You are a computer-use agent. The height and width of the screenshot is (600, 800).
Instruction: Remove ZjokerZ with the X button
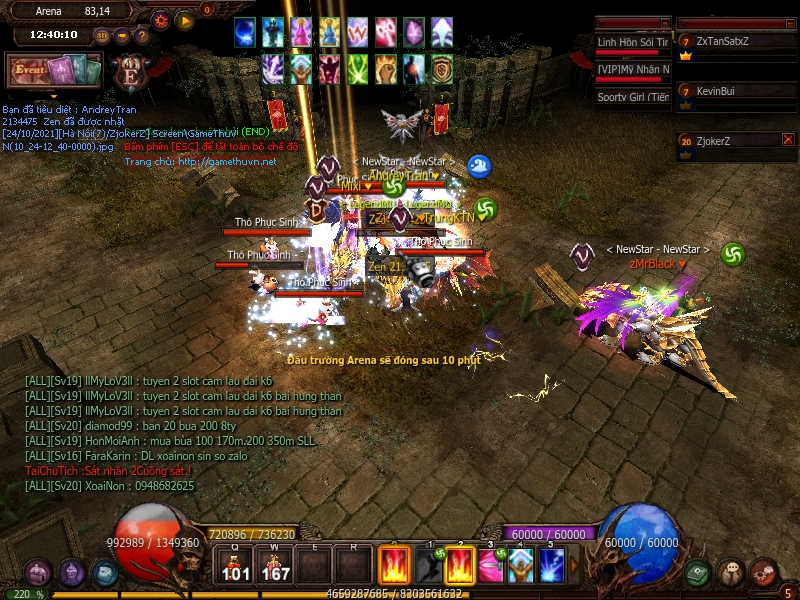tap(788, 141)
